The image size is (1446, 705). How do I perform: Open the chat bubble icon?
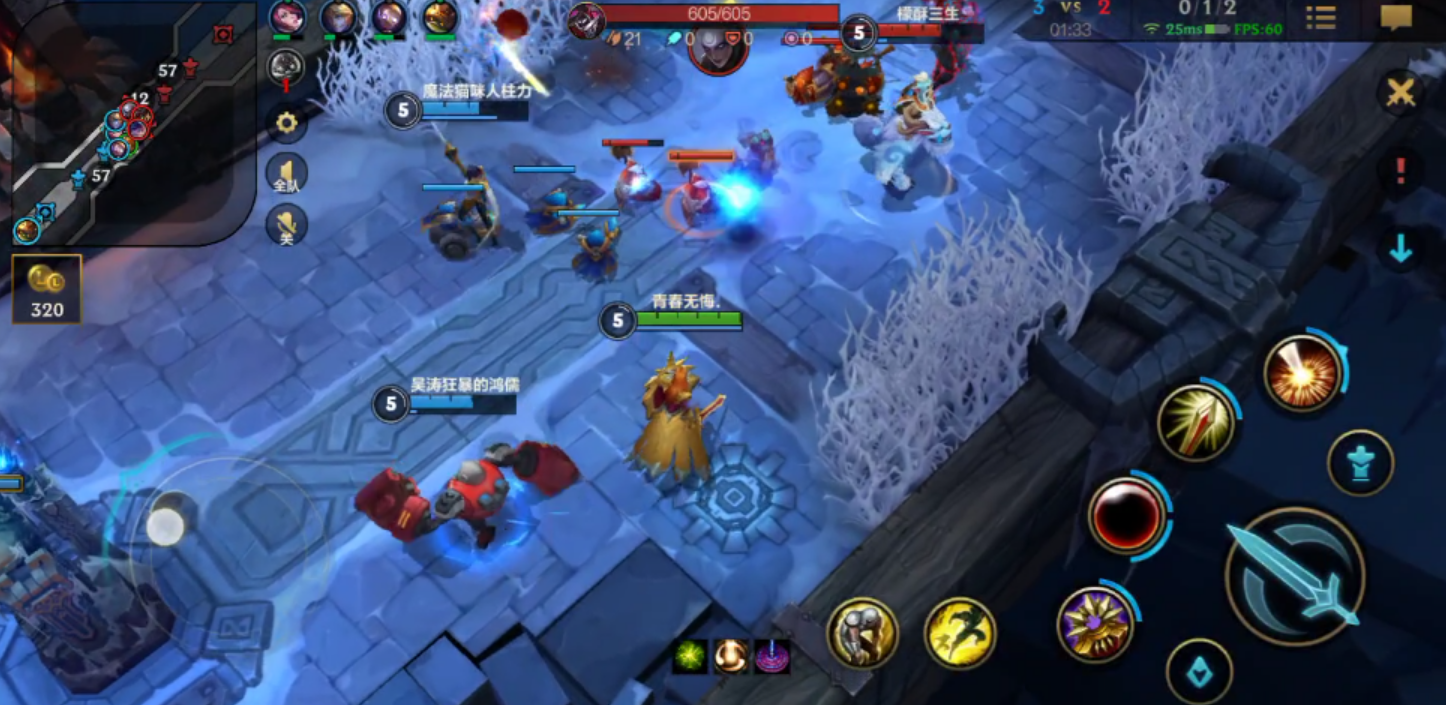1395,18
